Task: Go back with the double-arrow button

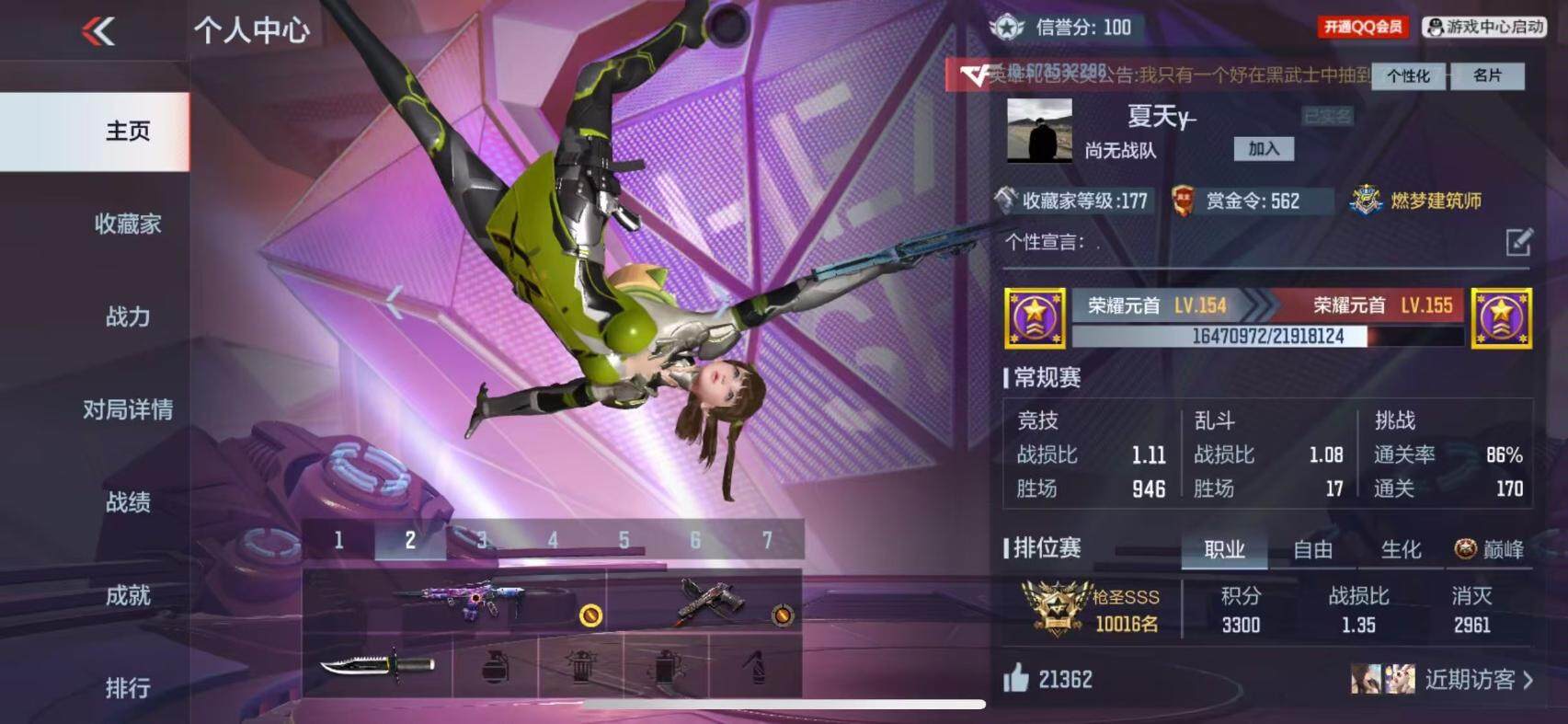Action: [98, 31]
